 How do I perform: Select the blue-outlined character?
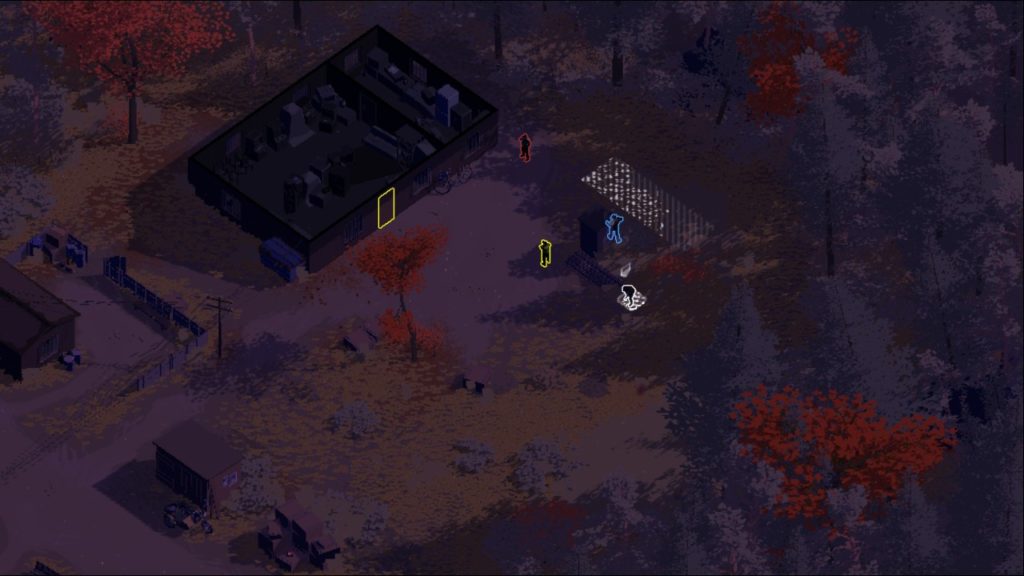(x=613, y=228)
